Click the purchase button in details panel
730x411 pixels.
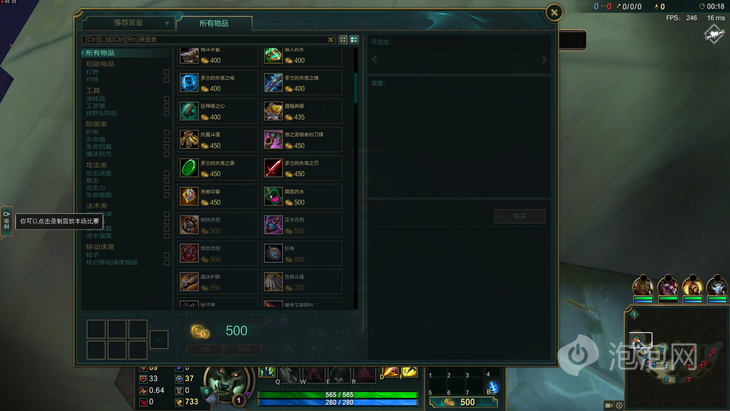[519, 216]
